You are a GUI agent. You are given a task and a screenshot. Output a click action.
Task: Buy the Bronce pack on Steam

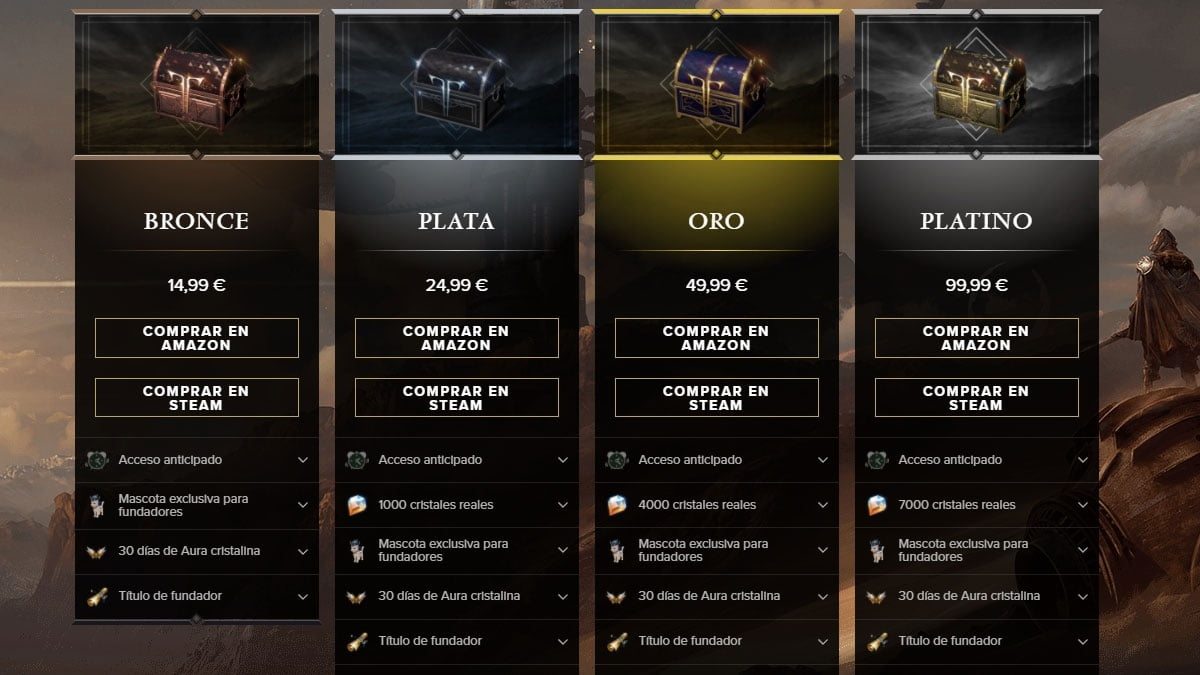(197, 398)
